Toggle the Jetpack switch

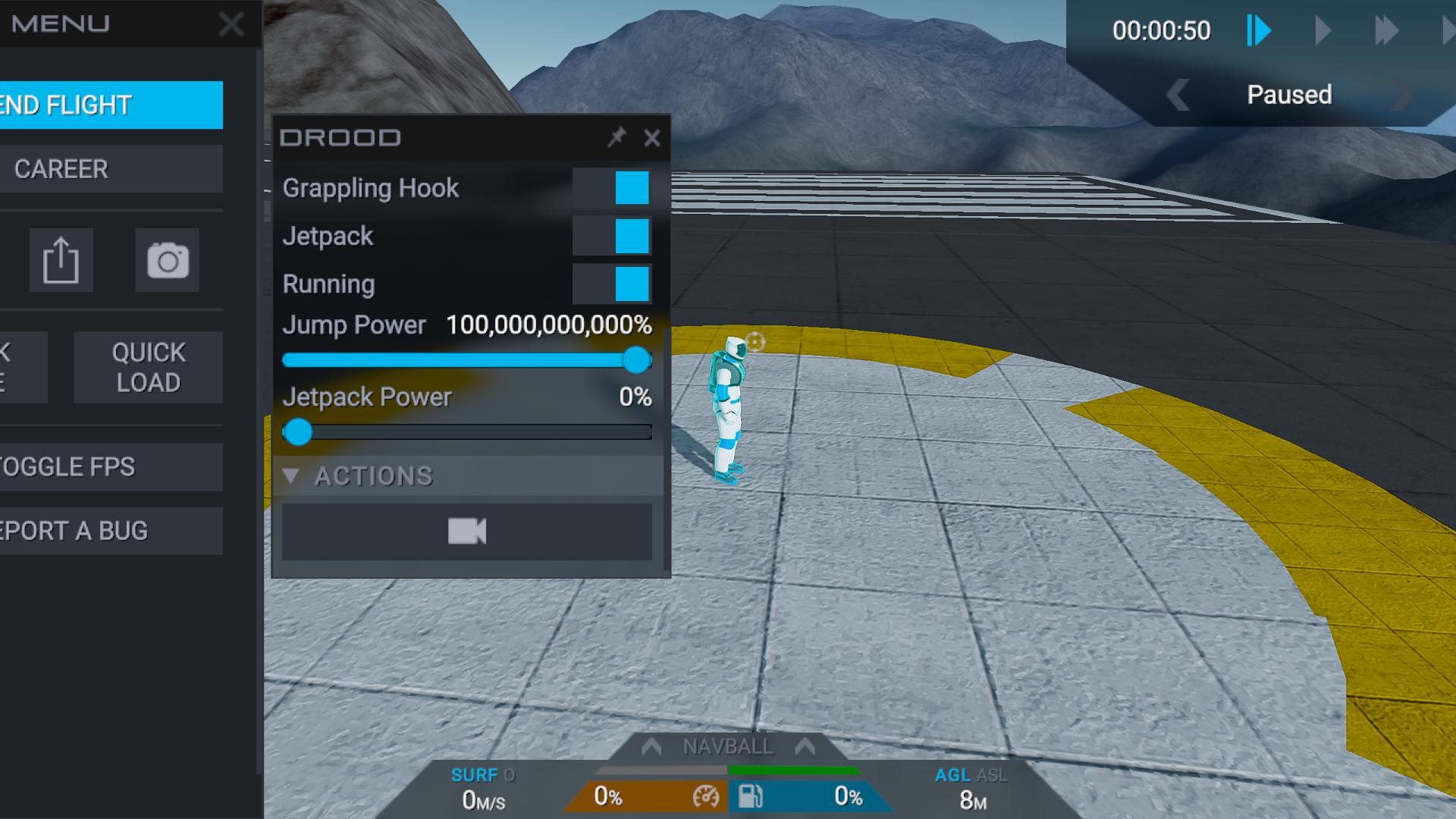coord(611,236)
